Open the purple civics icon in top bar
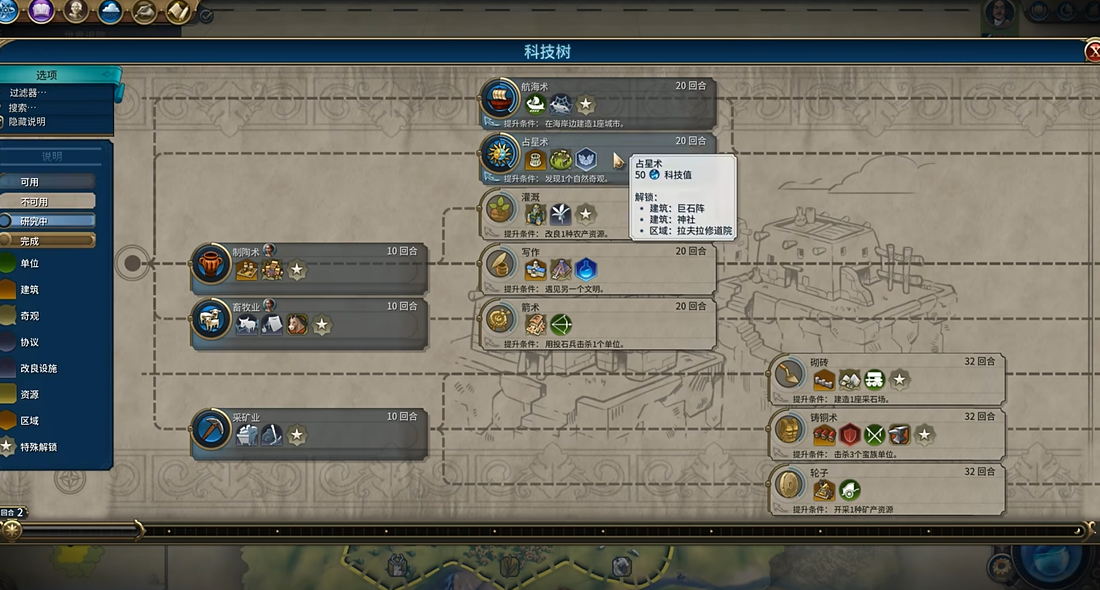The height and width of the screenshot is (590, 1100). [x=41, y=11]
